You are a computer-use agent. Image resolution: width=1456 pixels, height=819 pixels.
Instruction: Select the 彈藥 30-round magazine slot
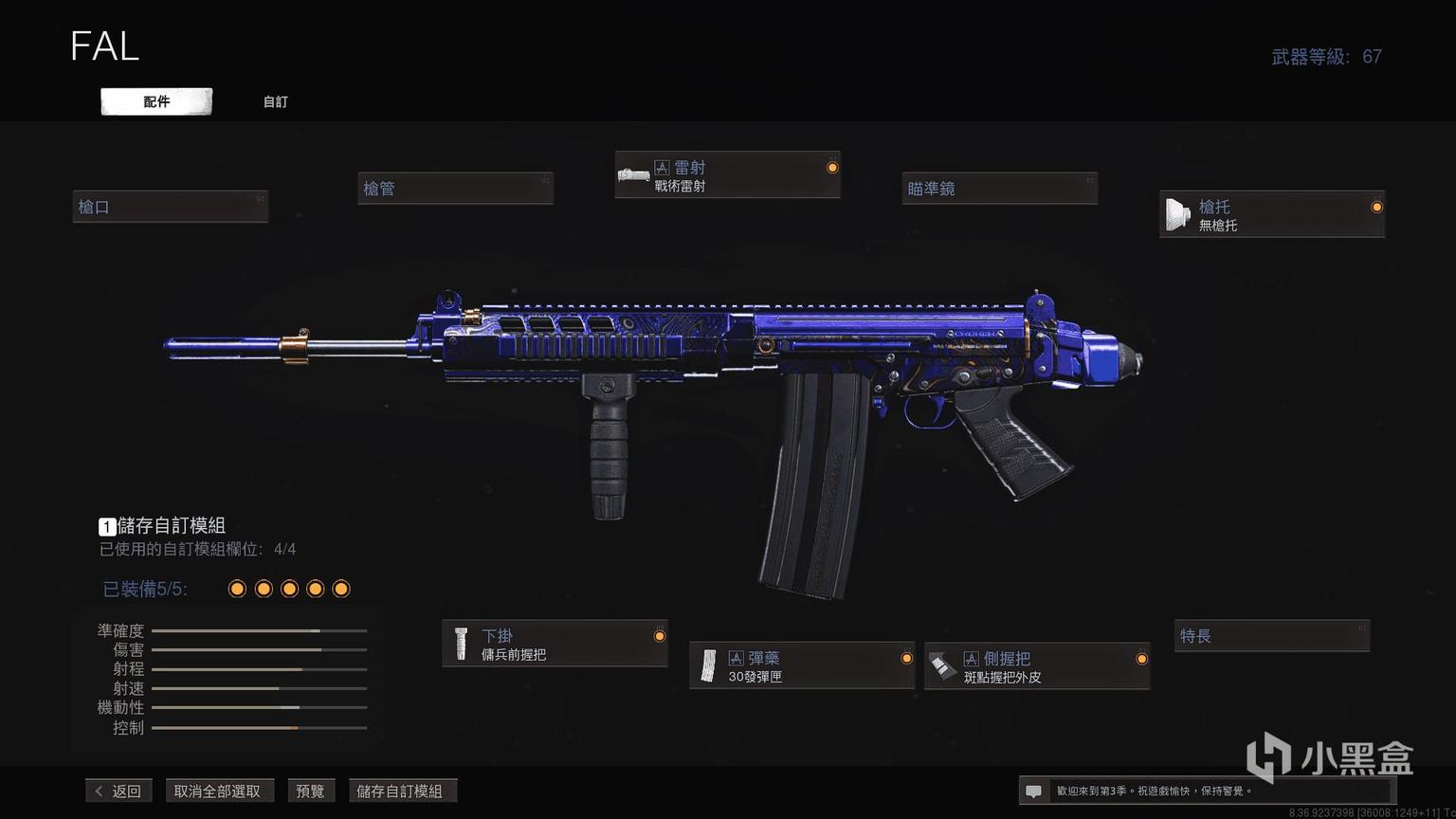[x=802, y=666]
